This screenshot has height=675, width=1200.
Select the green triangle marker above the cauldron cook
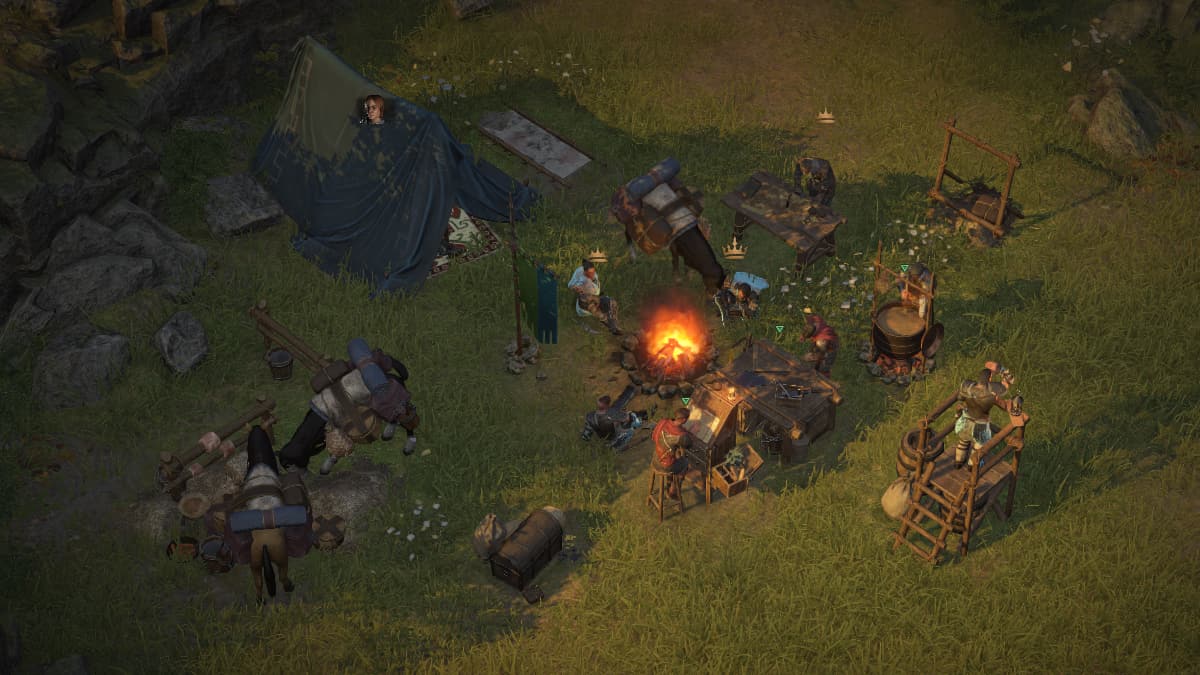(x=904, y=268)
